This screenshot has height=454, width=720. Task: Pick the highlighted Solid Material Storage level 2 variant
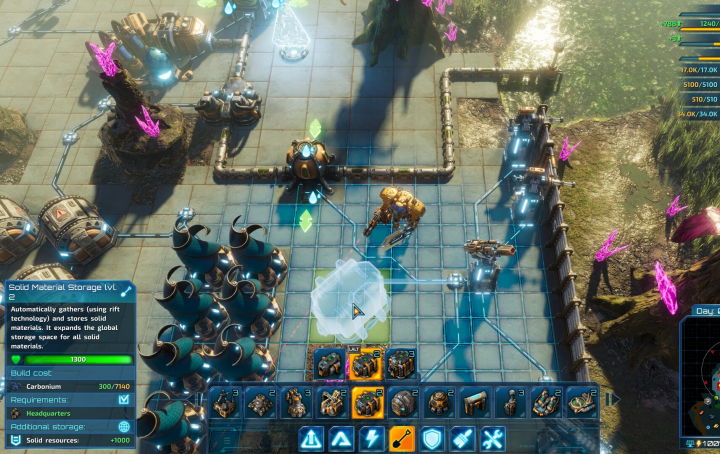click(x=366, y=364)
